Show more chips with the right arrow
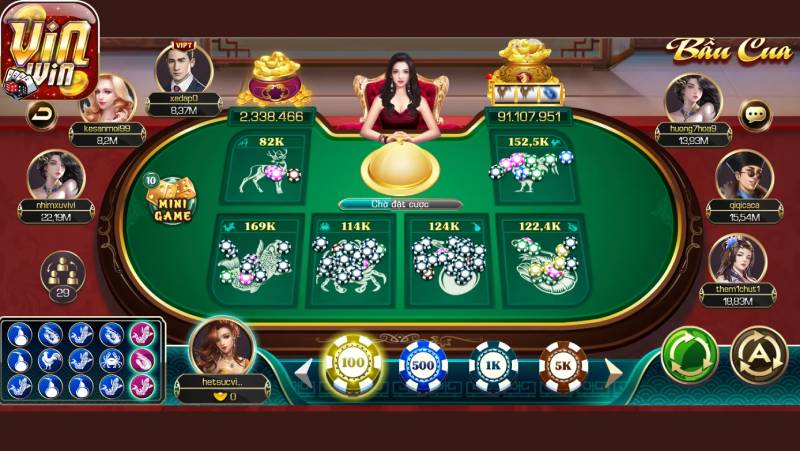The height and width of the screenshot is (451, 800). [613, 370]
